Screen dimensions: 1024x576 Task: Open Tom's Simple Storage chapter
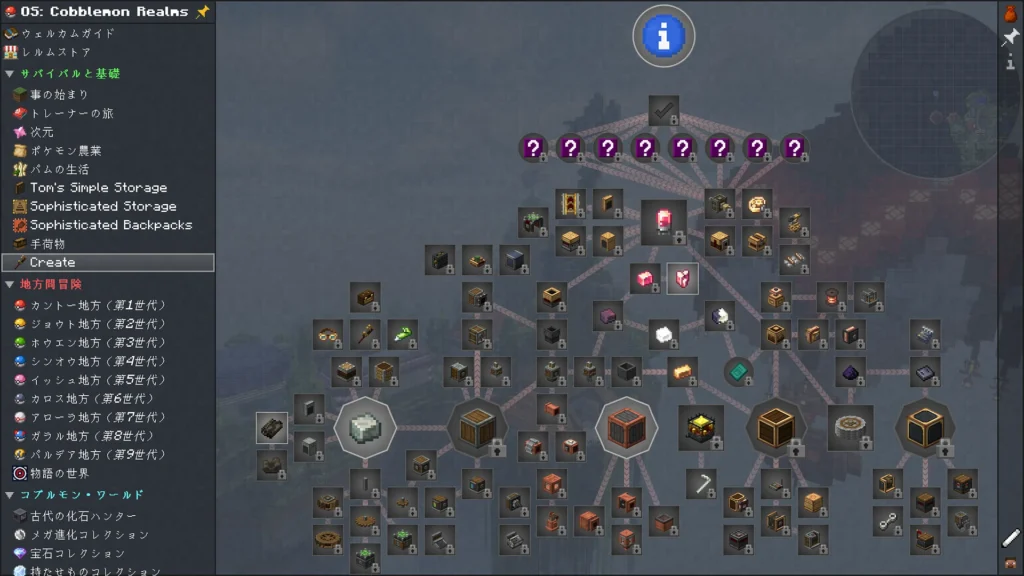98,187
